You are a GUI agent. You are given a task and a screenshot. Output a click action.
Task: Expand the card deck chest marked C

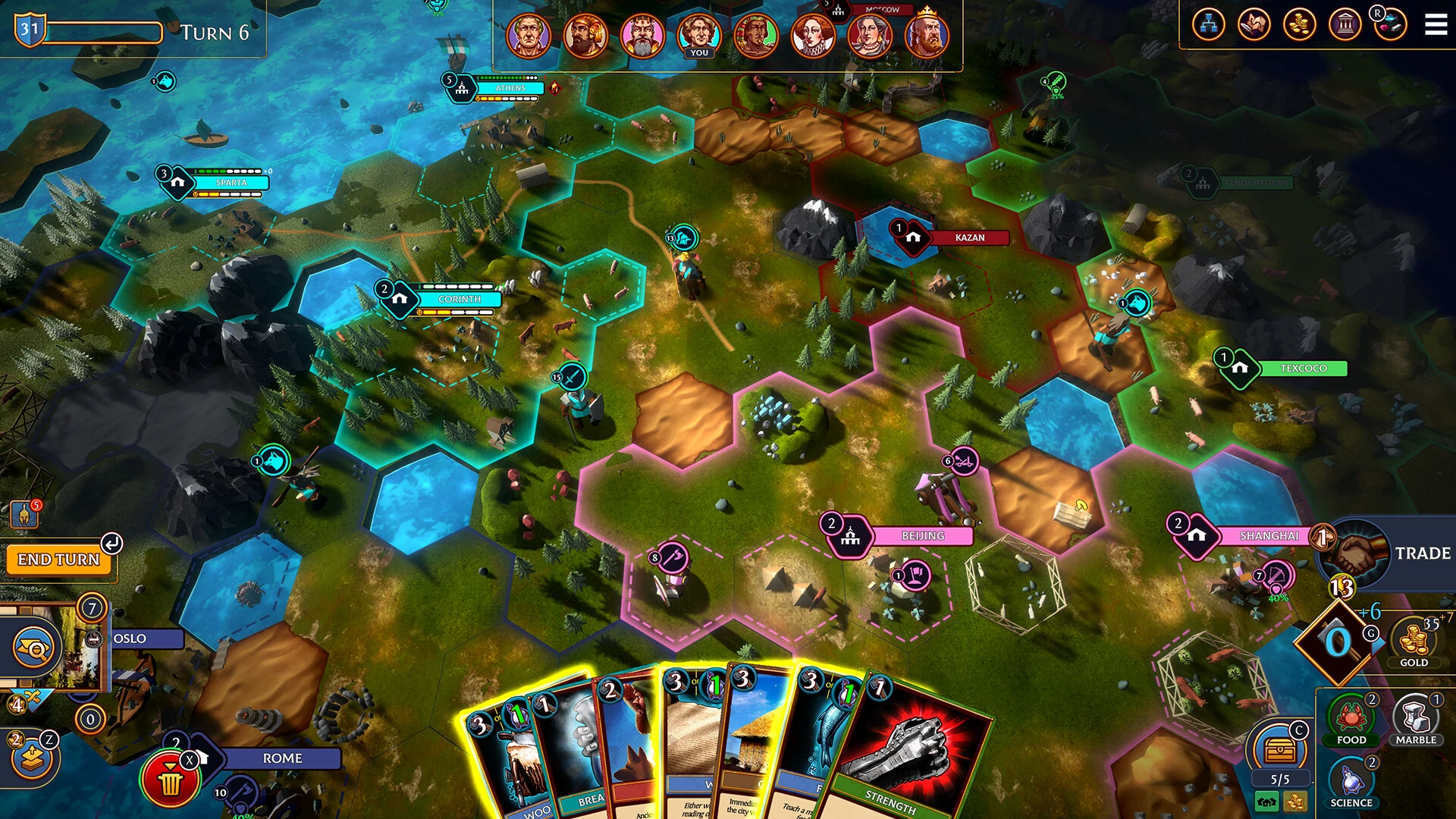[1280, 751]
